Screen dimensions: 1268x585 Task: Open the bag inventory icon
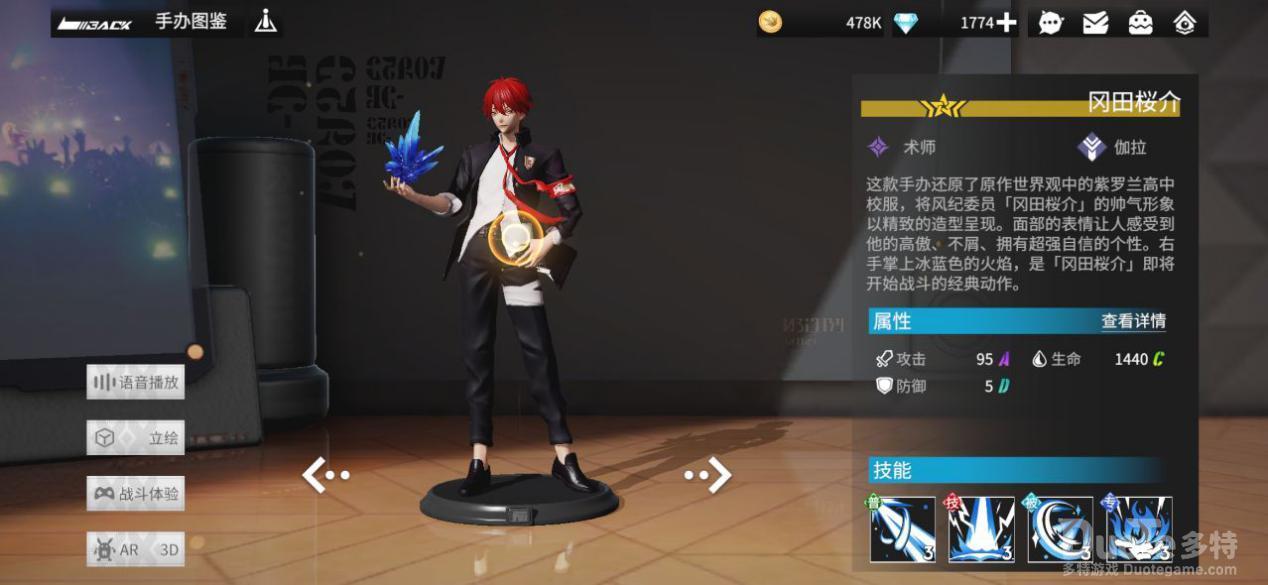(1140, 22)
